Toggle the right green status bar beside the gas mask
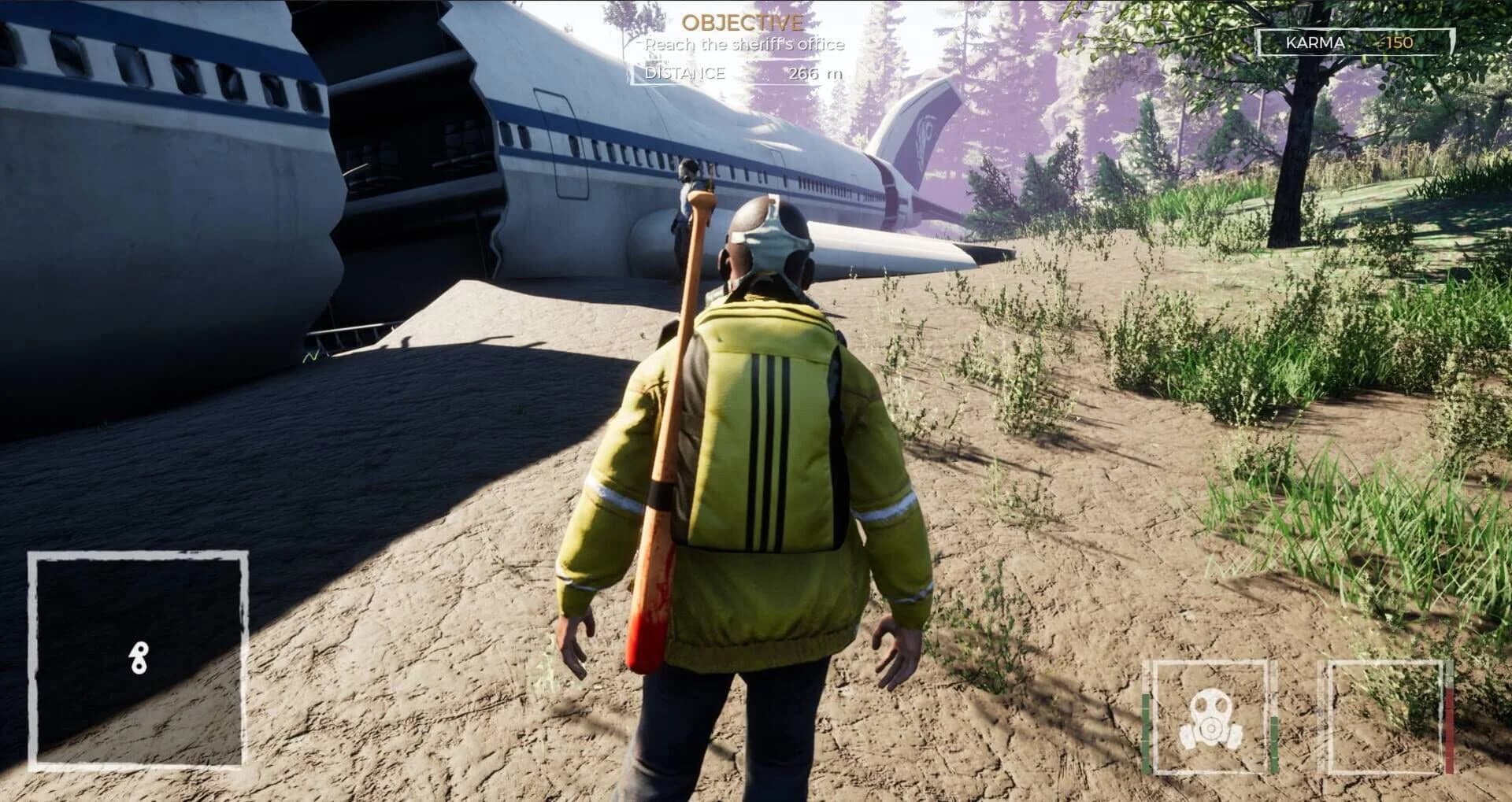 [x=1273, y=744]
